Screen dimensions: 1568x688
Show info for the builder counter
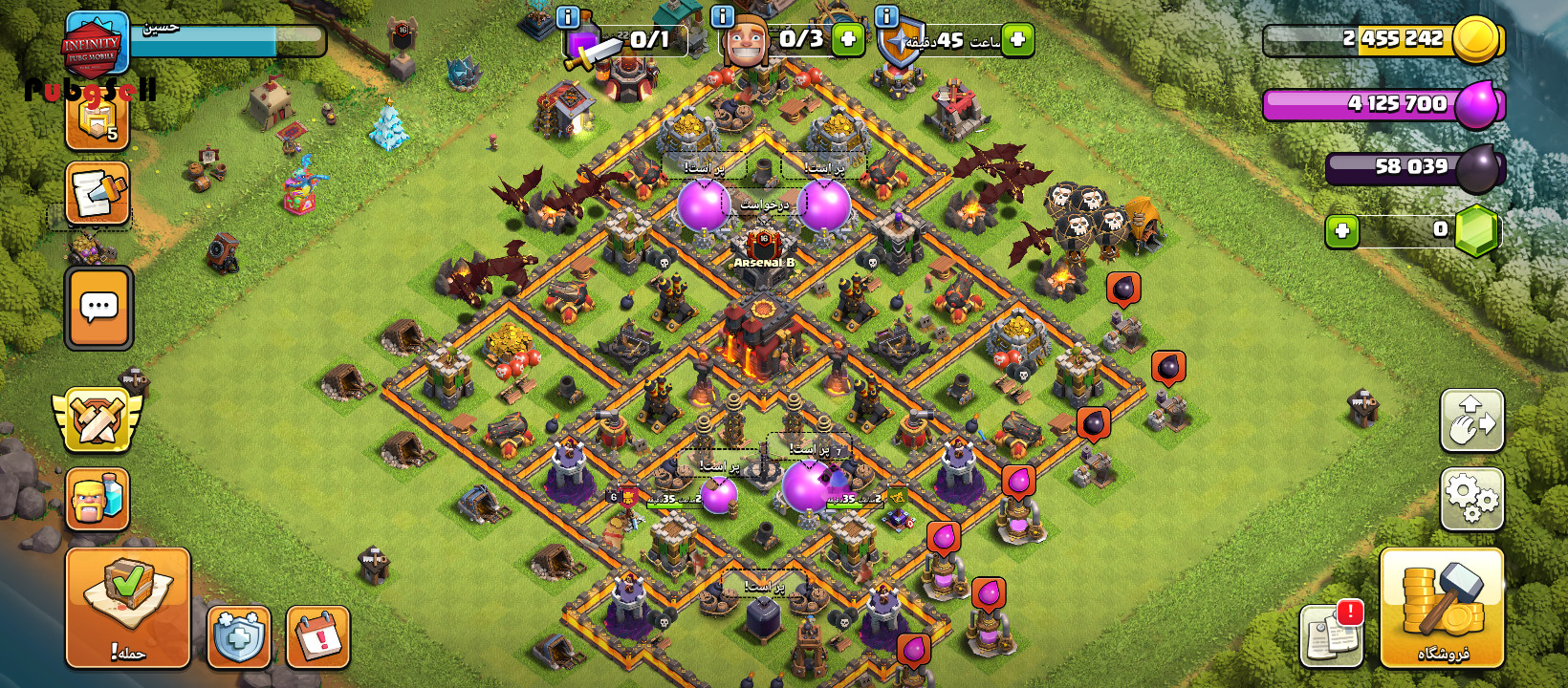pyautogui.click(x=723, y=17)
